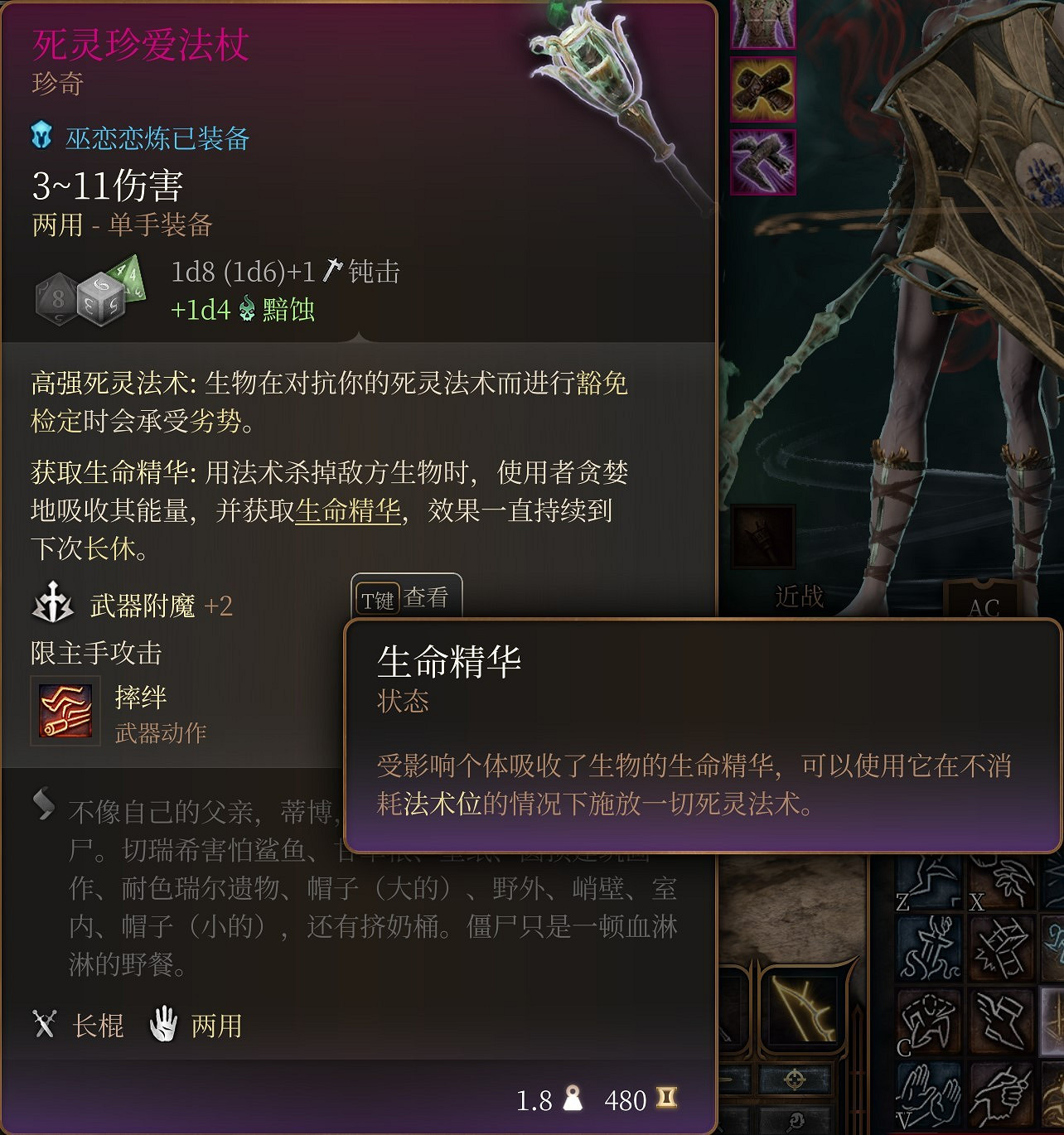Select the chest armor equipment slot
1064x1135 pixels.
point(762,23)
